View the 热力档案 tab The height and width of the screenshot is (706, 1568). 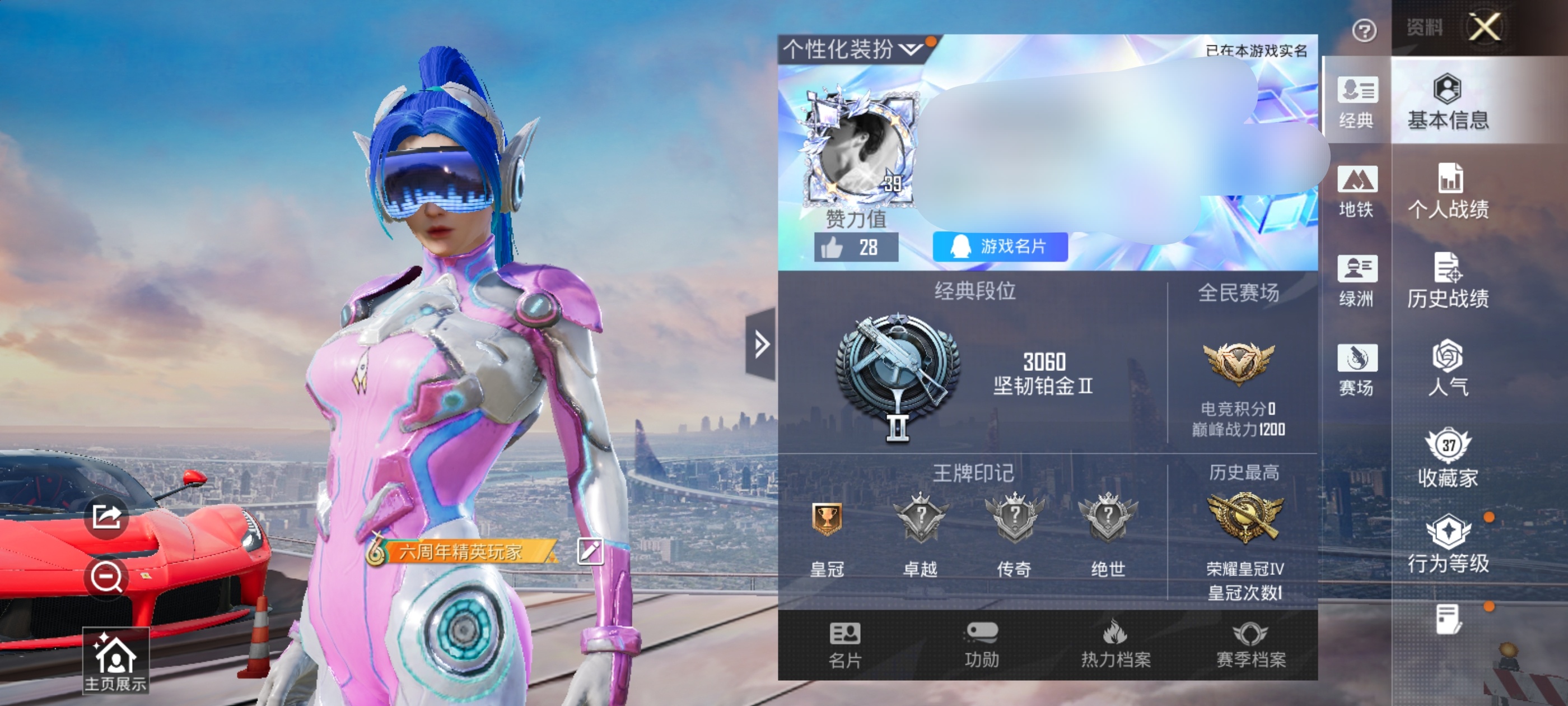[x=1115, y=644]
